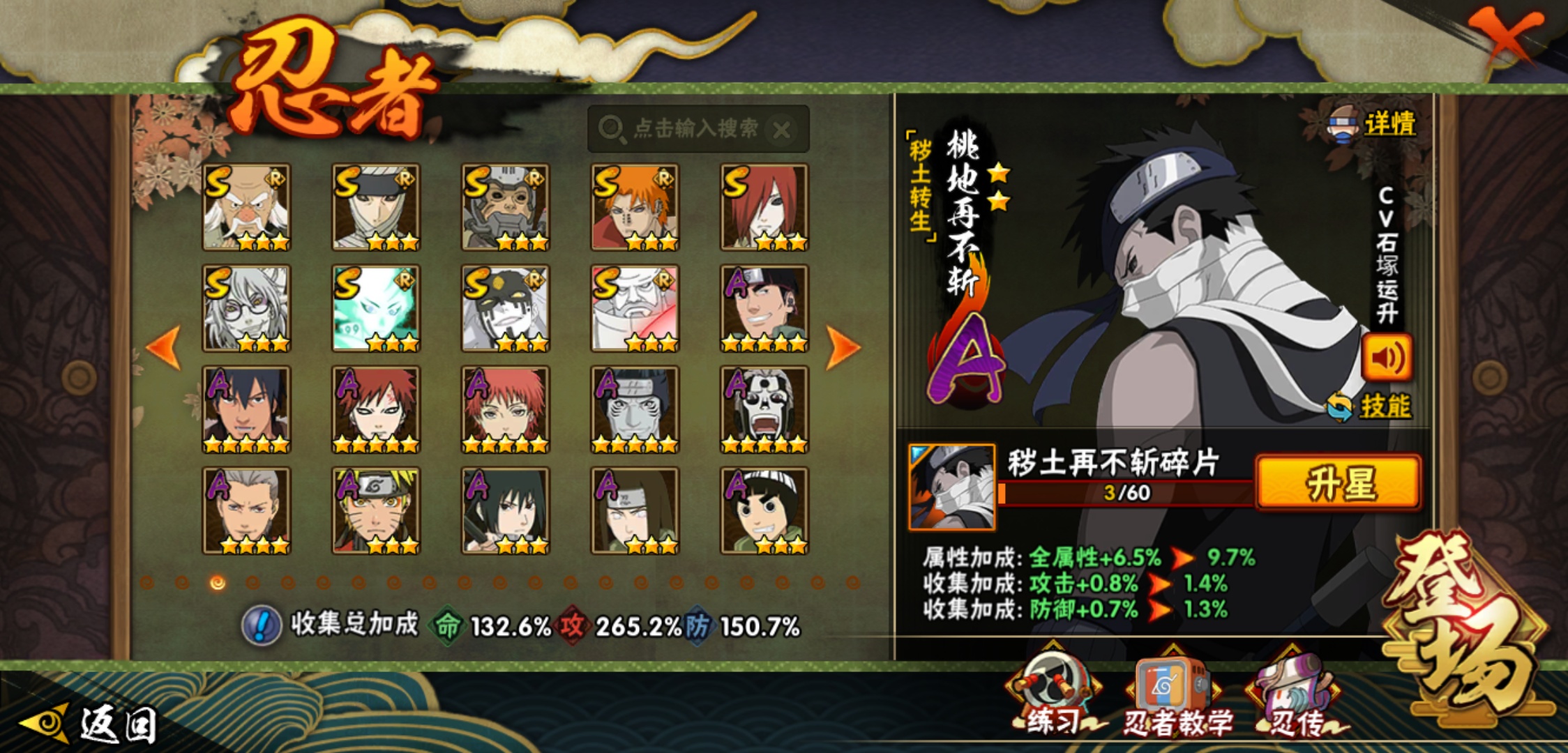Tap the 升星 star upgrade button
The height and width of the screenshot is (753, 1568).
(1338, 483)
